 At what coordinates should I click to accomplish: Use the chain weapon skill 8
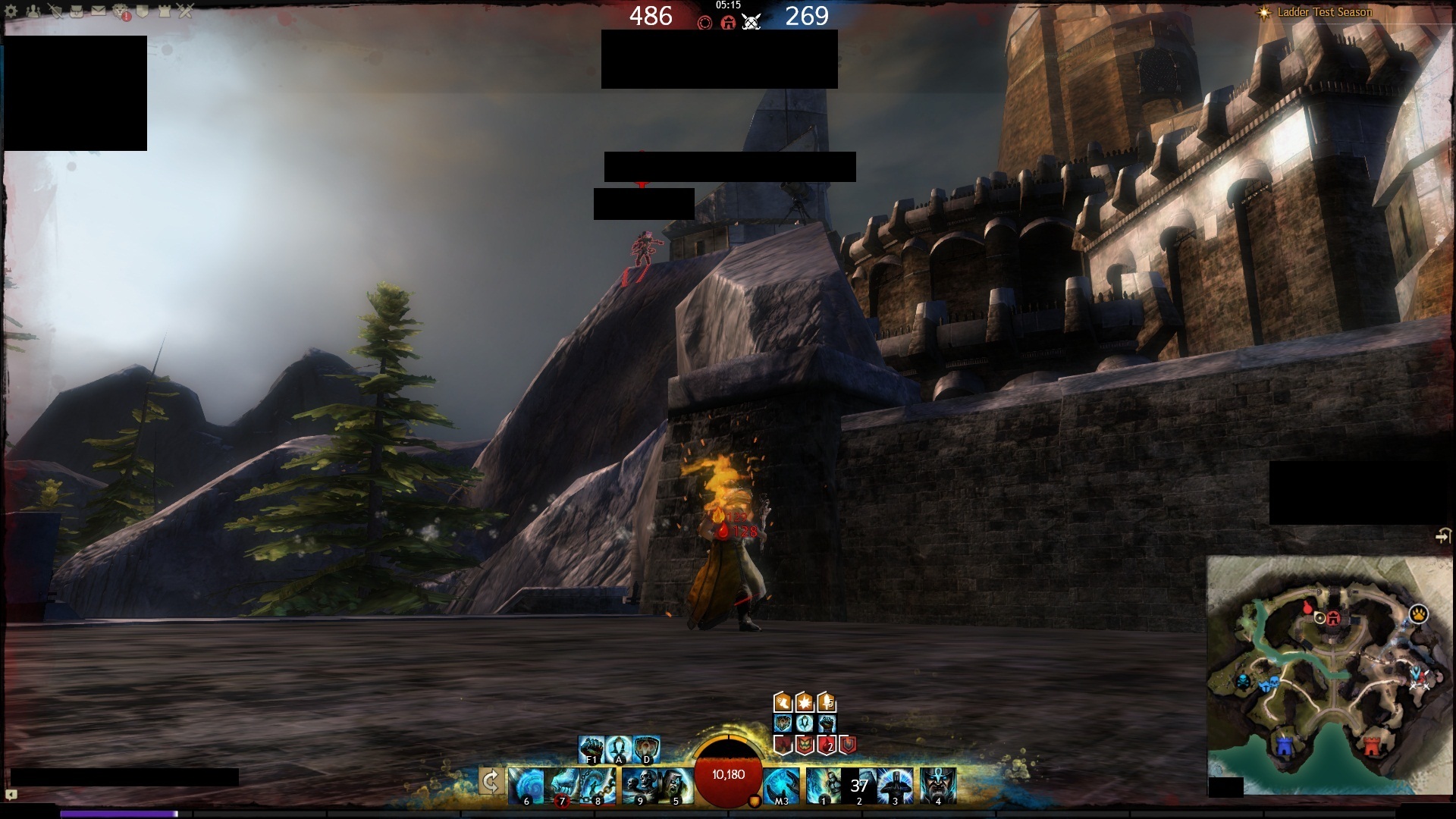pos(599,785)
